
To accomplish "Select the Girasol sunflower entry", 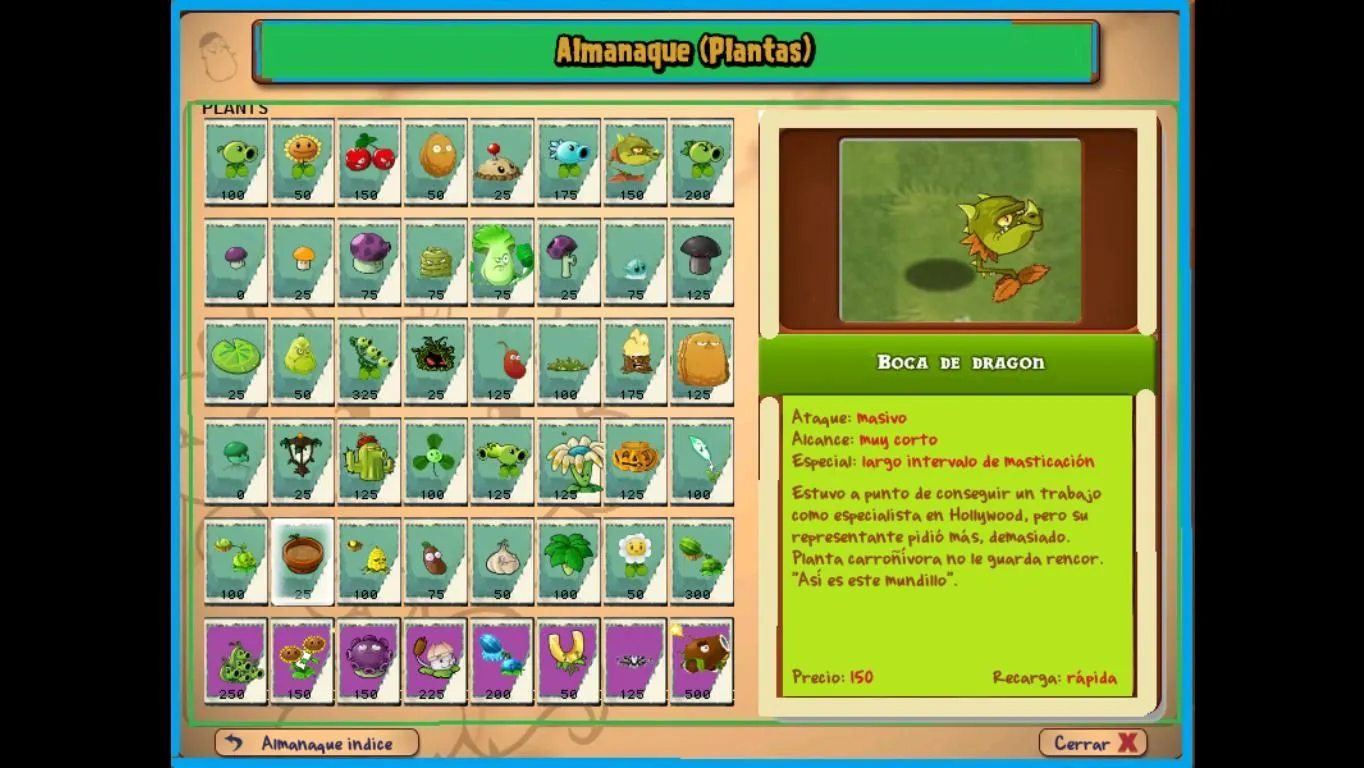I will (x=302, y=160).
